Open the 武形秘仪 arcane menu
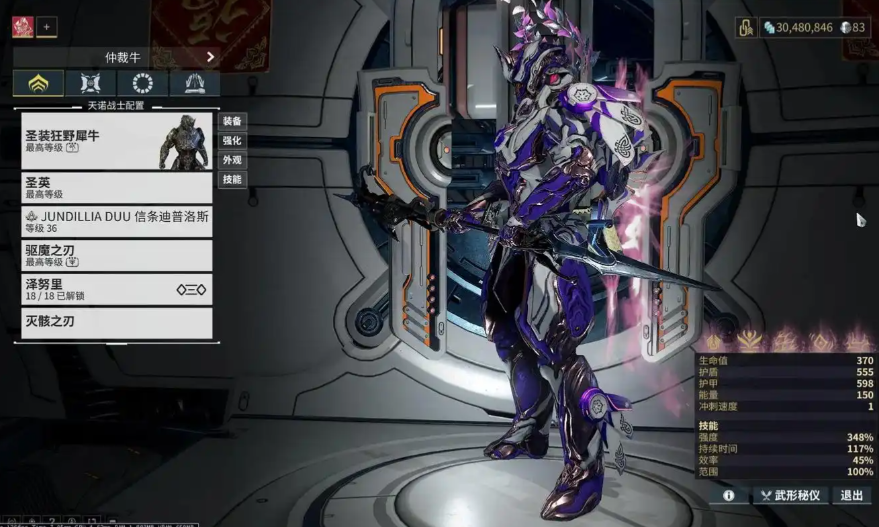Screen dimensions: 879x527 789,495
